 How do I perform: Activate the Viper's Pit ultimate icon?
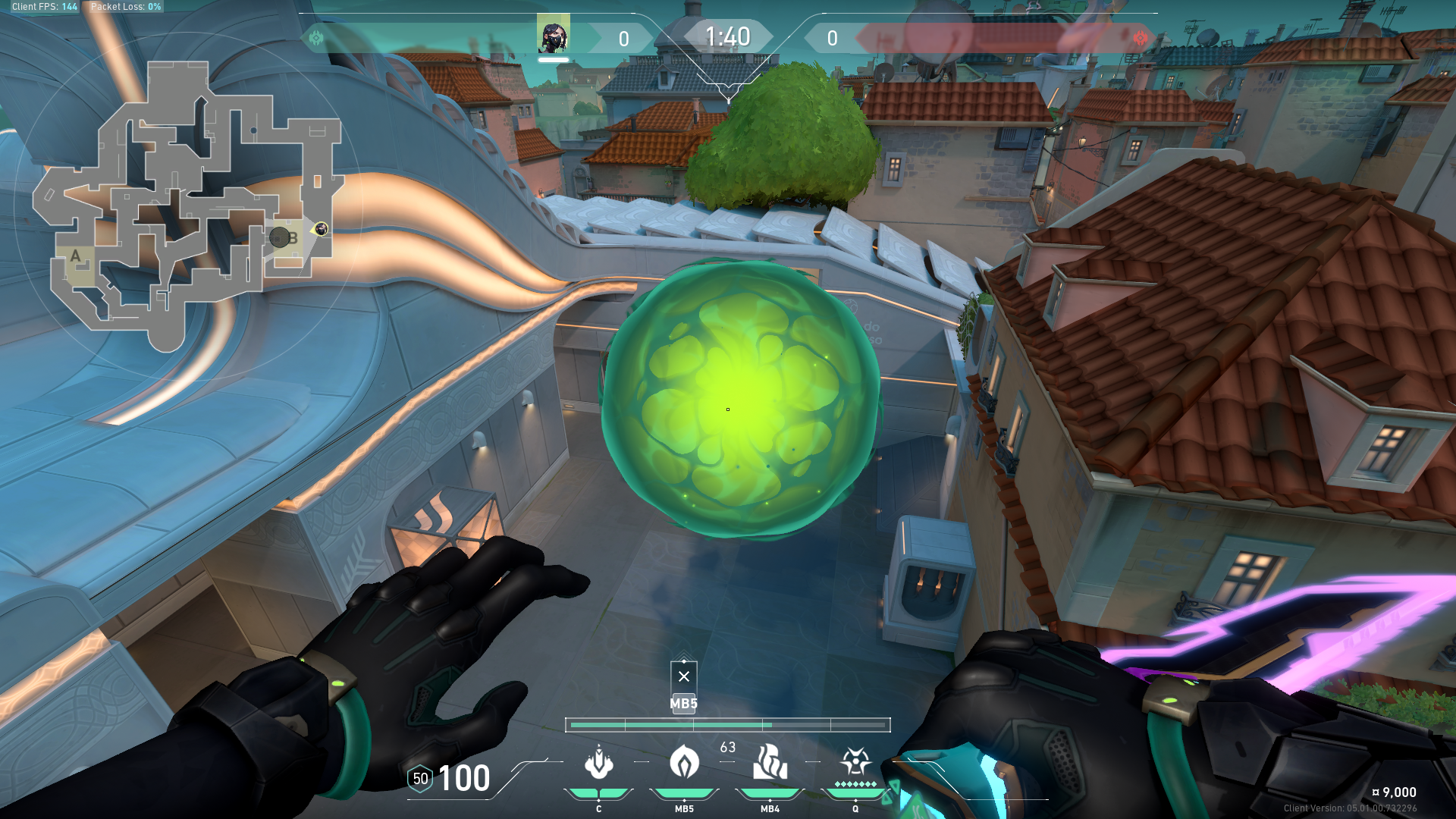[x=855, y=761]
